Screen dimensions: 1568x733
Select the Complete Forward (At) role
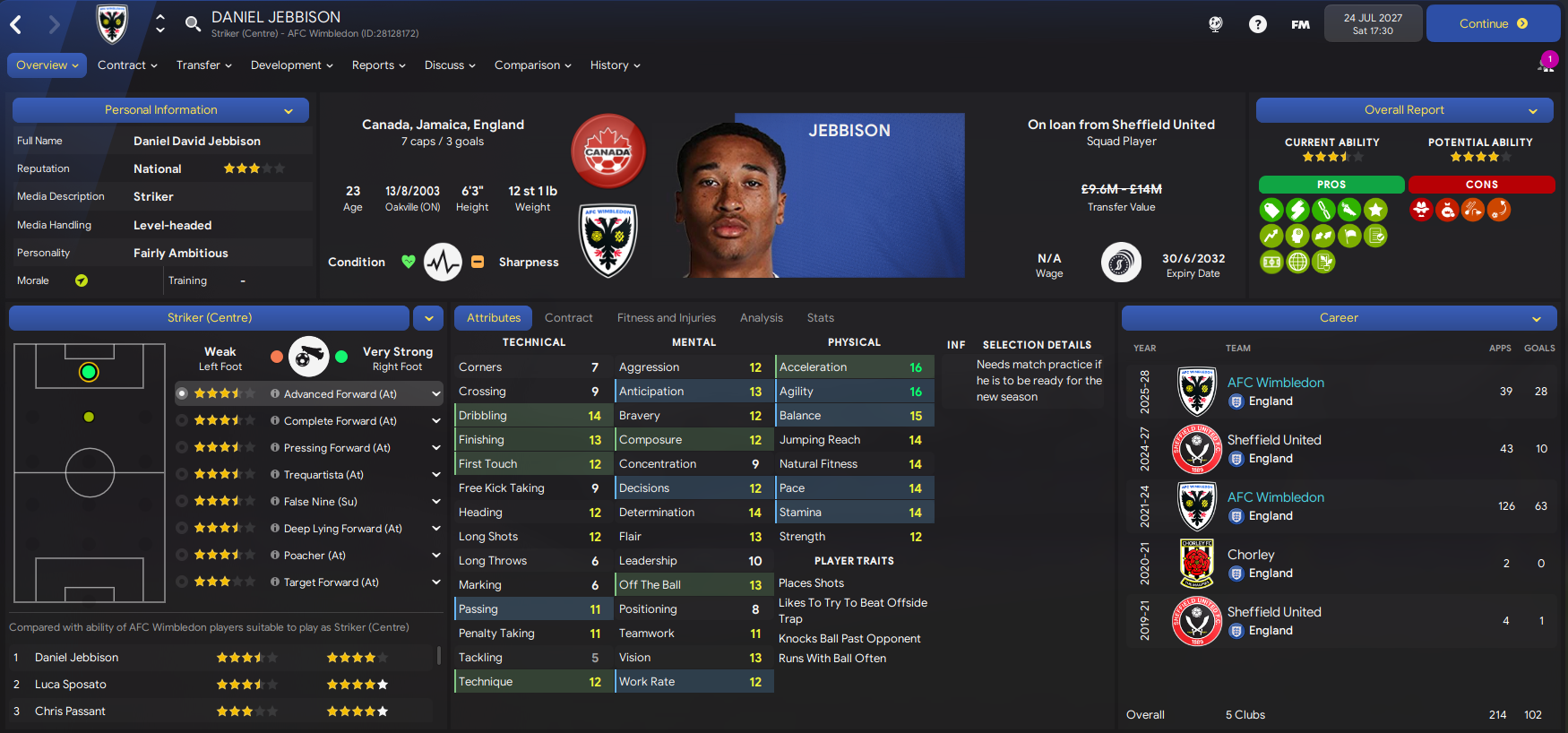(x=340, y=421)
